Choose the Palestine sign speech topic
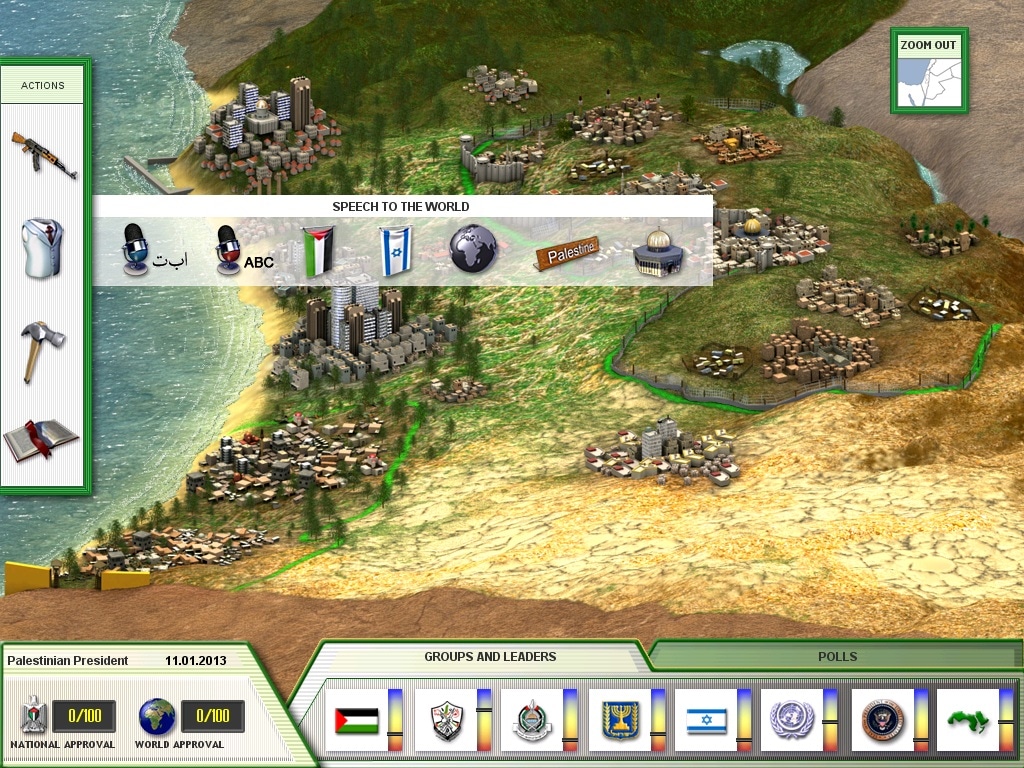This screenshot has width=1024, height=768. point(565,252)
